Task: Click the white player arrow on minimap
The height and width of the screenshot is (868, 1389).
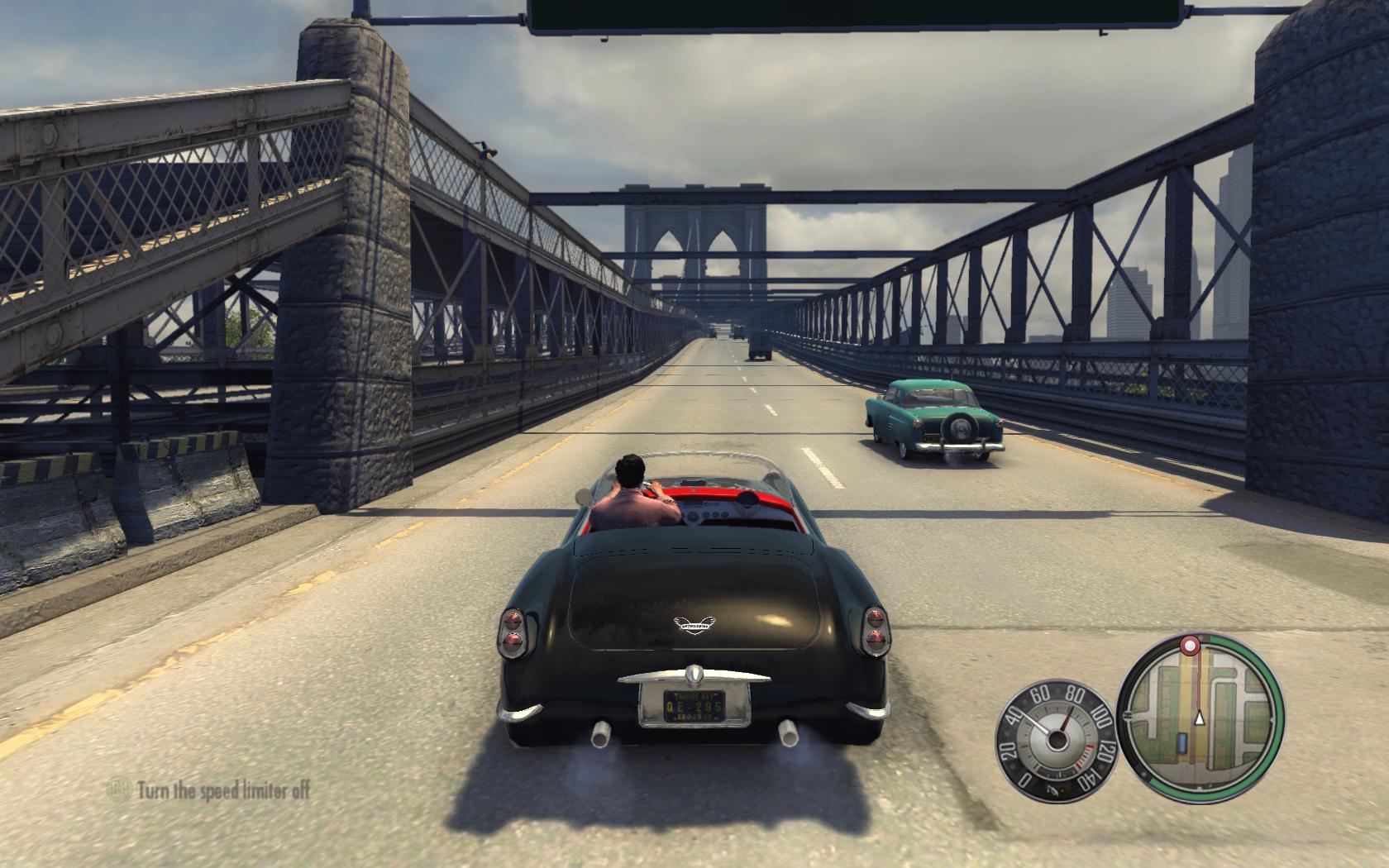Action: point(1200,719)
